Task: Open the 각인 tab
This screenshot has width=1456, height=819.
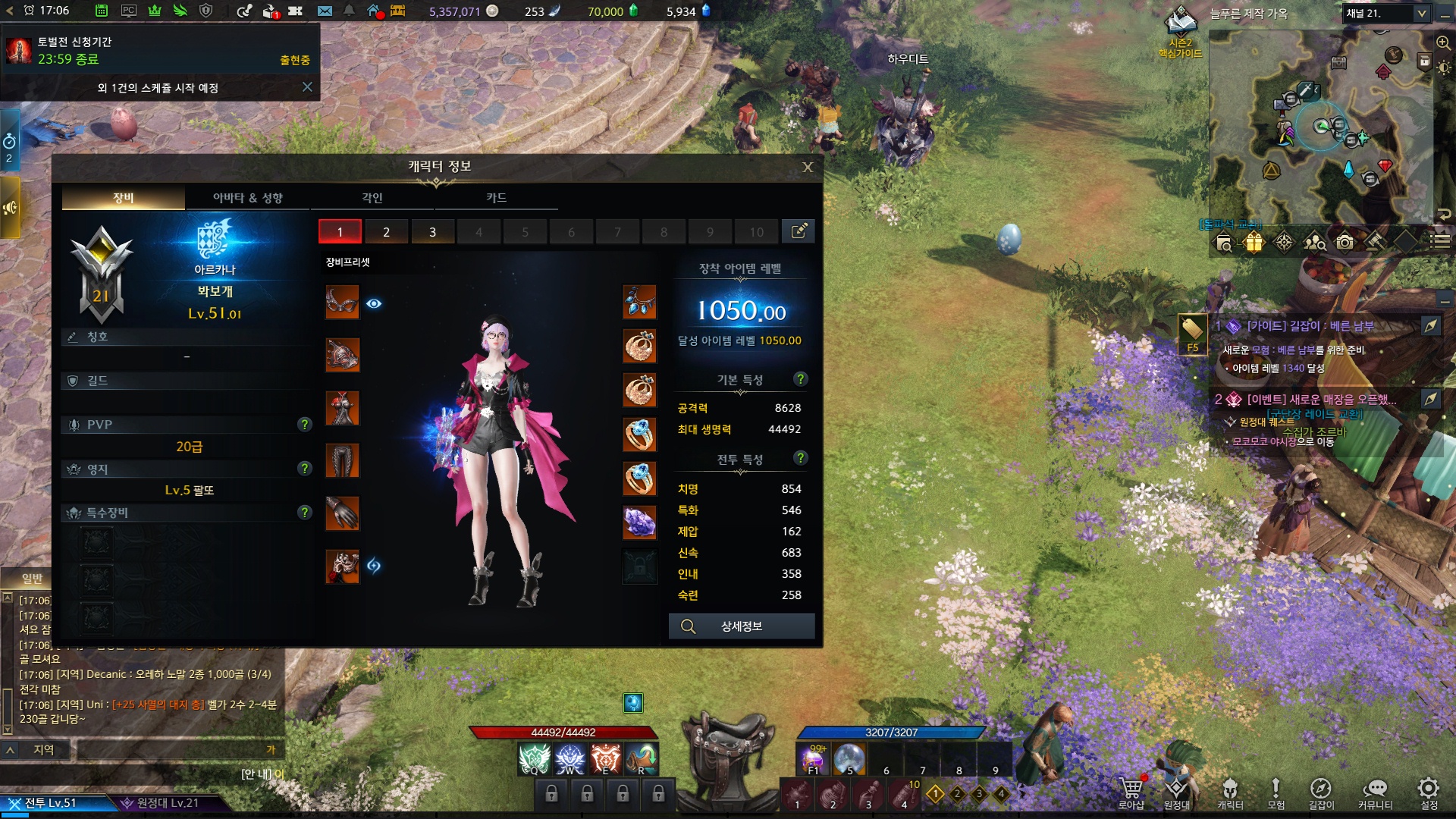Action: [x=372, y=198]
